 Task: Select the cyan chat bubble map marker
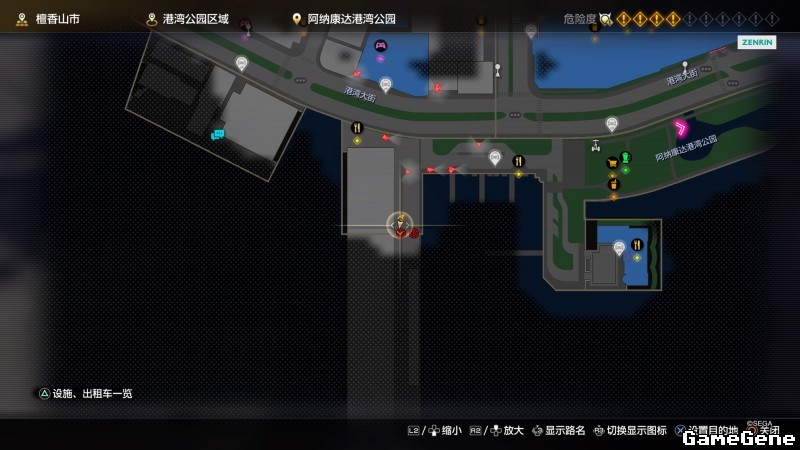point(217,133)
